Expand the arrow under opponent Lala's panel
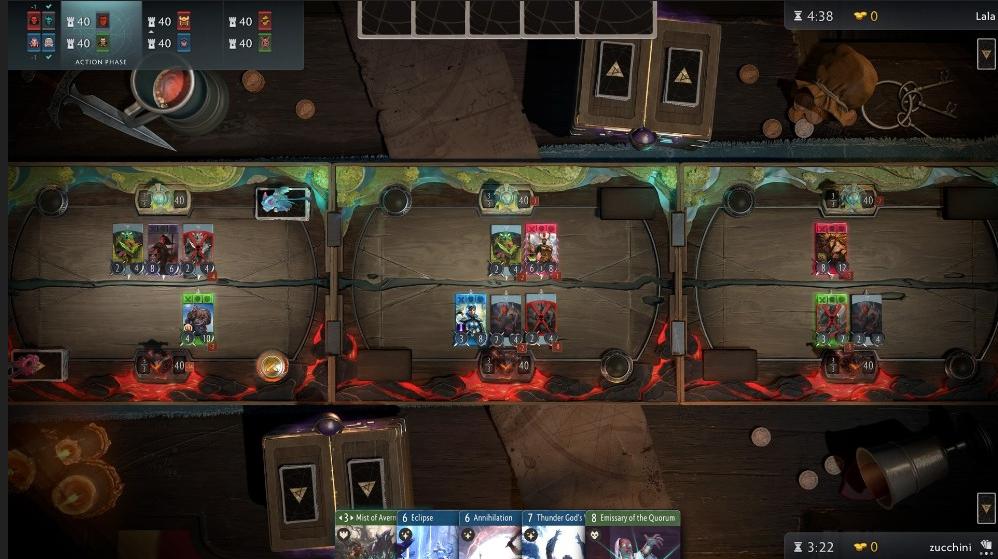The width and height of the screenshot is (998, 559). pos(985,53)
